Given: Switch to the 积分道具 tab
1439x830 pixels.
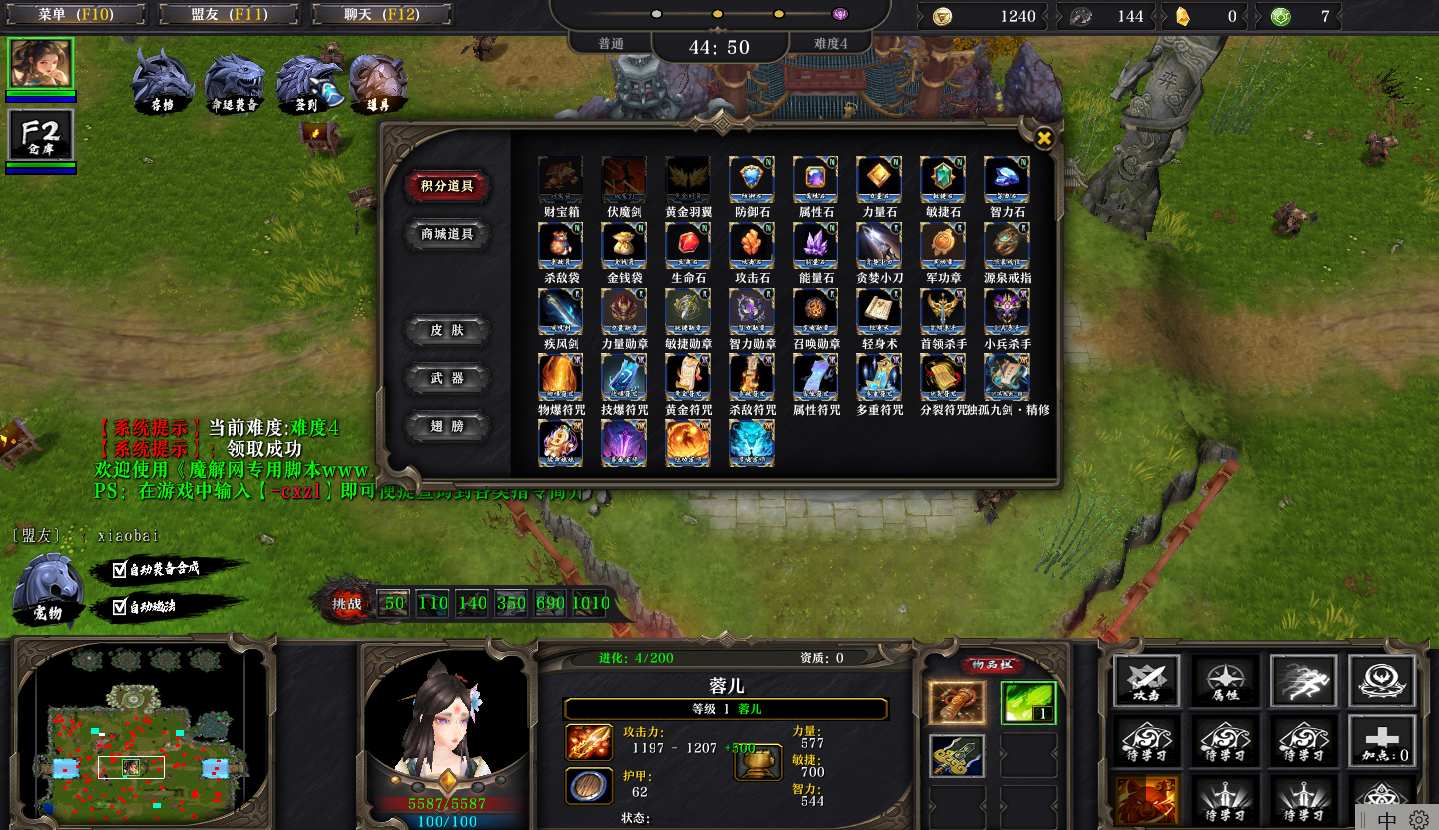Looking at the screenshot, I should [x=446, y=186].
